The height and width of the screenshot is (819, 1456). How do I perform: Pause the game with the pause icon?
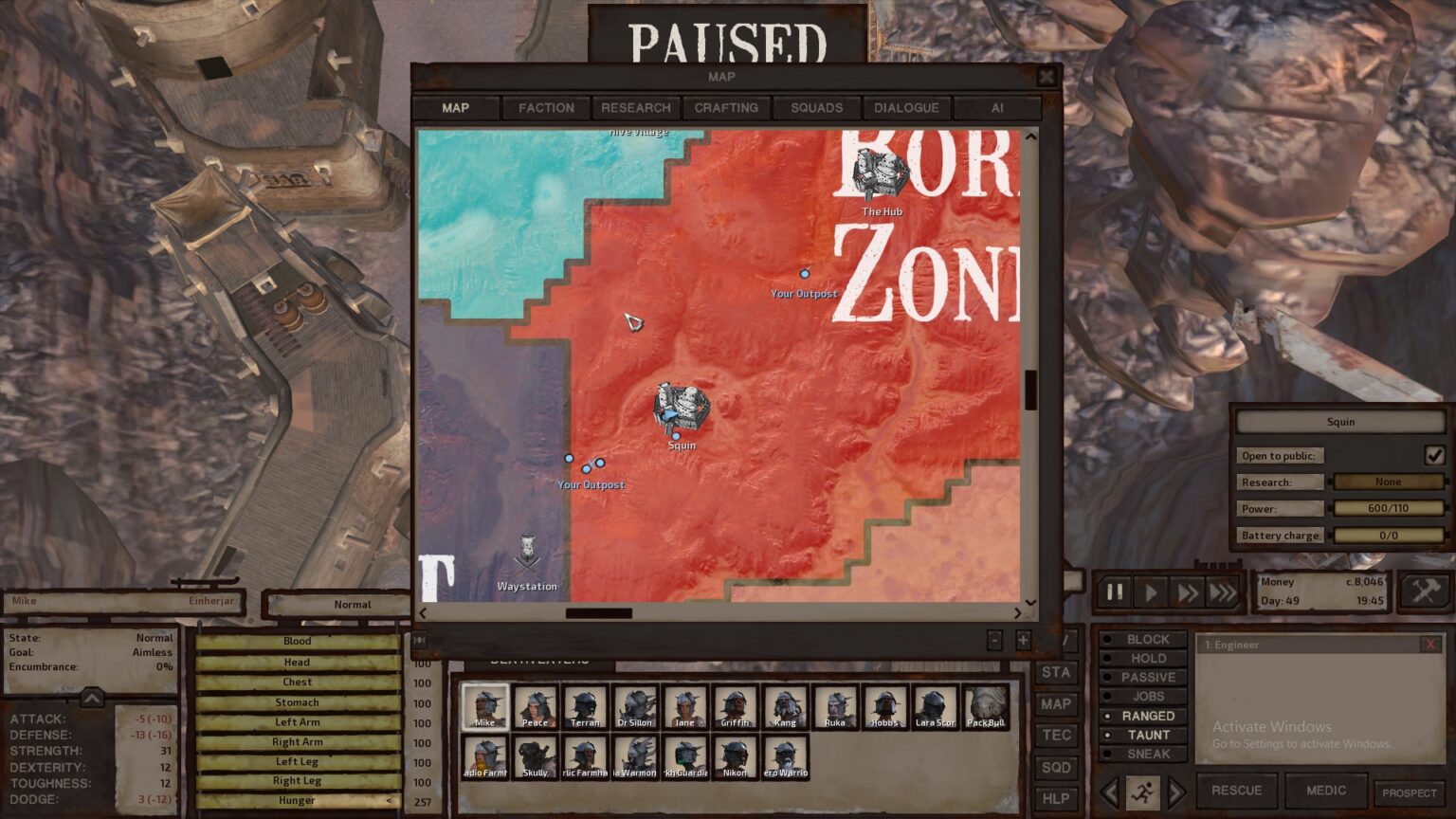pyautogui.click(x=1115, y=591)
